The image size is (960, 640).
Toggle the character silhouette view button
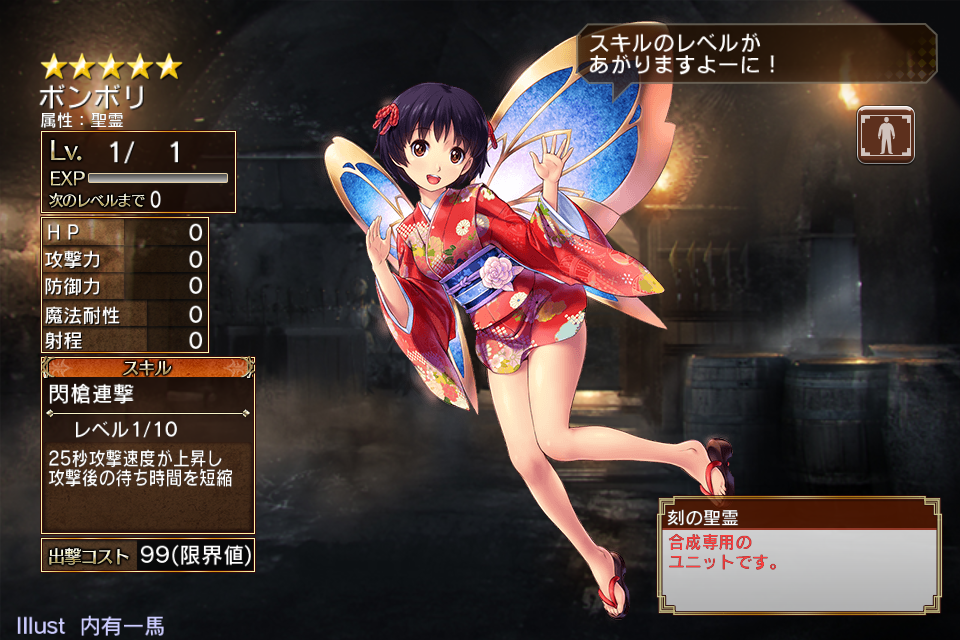click(885, 135)
